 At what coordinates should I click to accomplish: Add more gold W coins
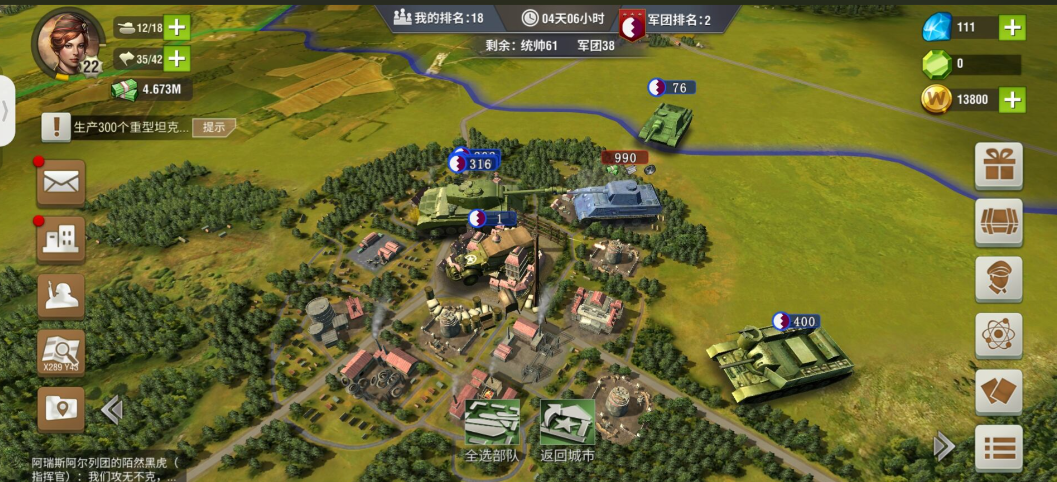coord(1012,99)
